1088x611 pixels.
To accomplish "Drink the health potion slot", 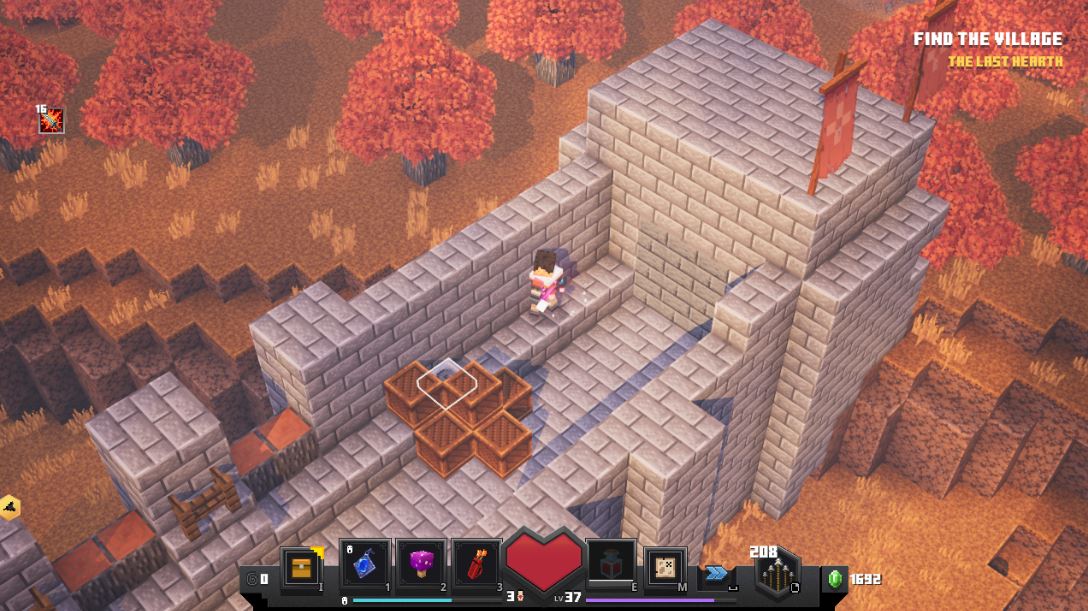I will coord(609,565).
